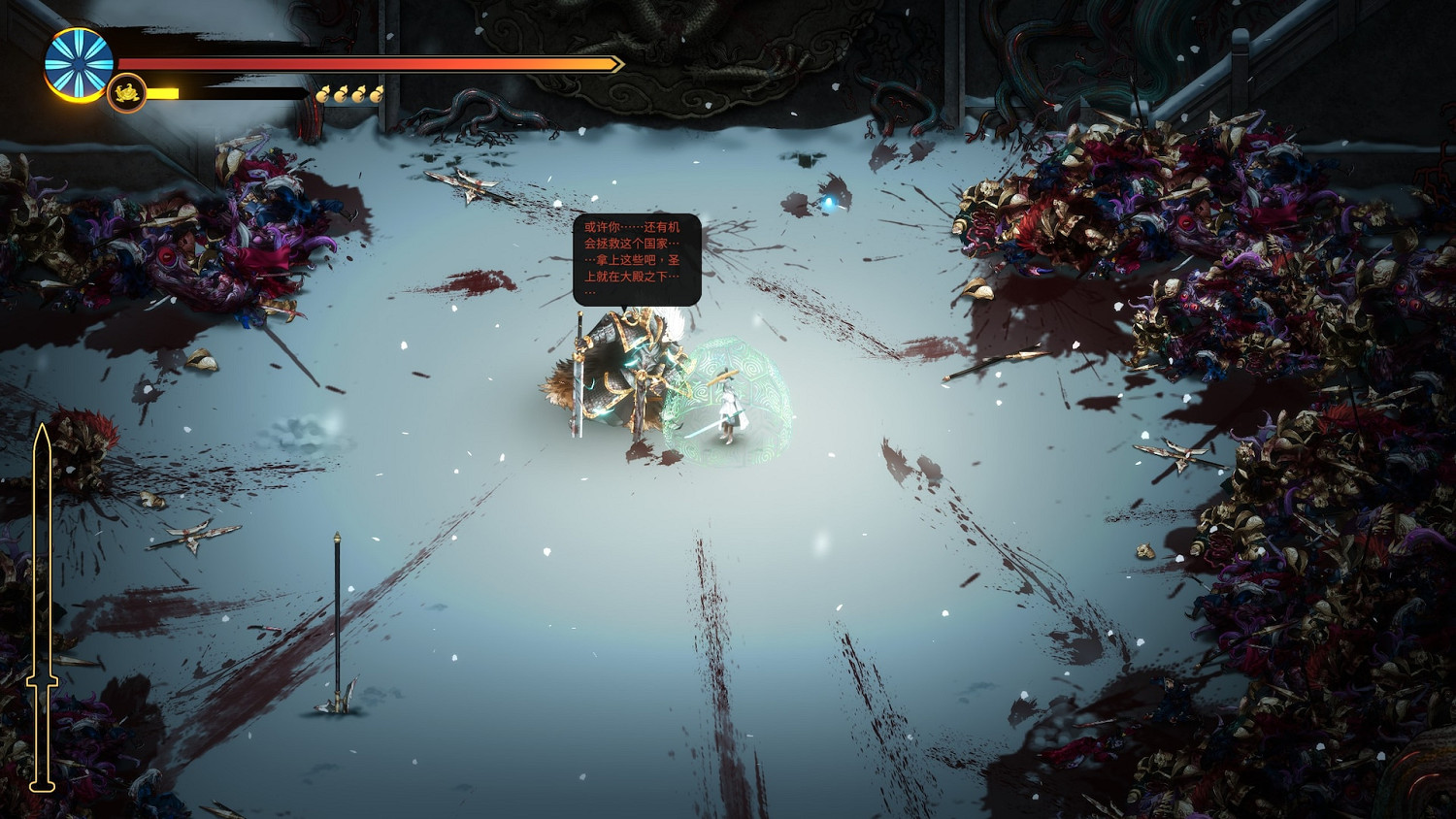Click the blue wheel emblem icon
This screenshot has height=819, width=1456.
pos(79,64)
